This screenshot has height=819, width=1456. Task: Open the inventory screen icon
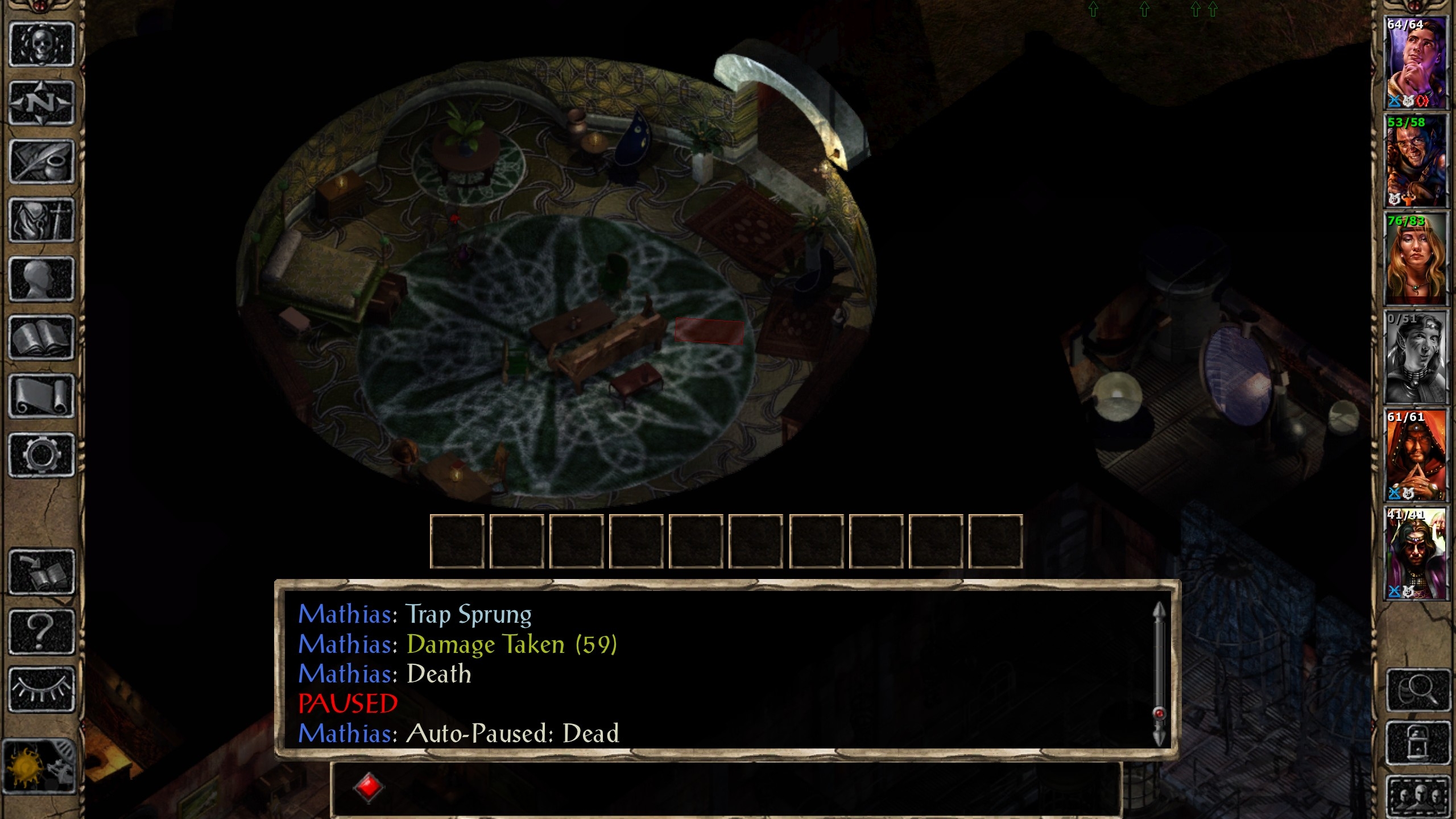[42, 221]
